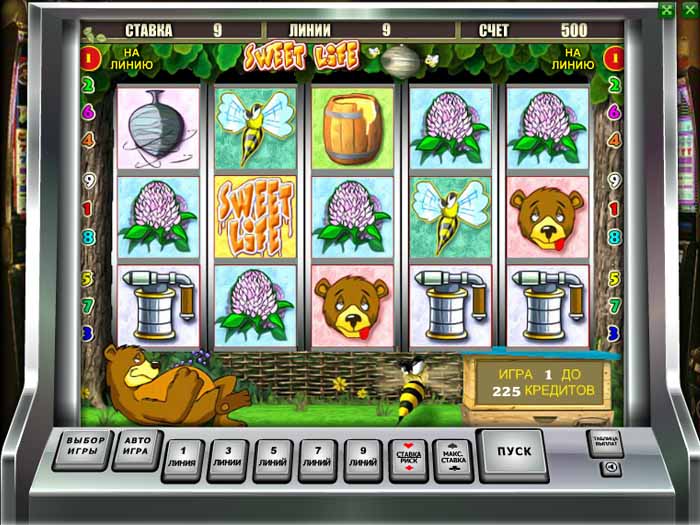Viewport: 700px width, 525px height.
Task: Spin the reels with the Пуск button
Action: click(x=512, y=453)
